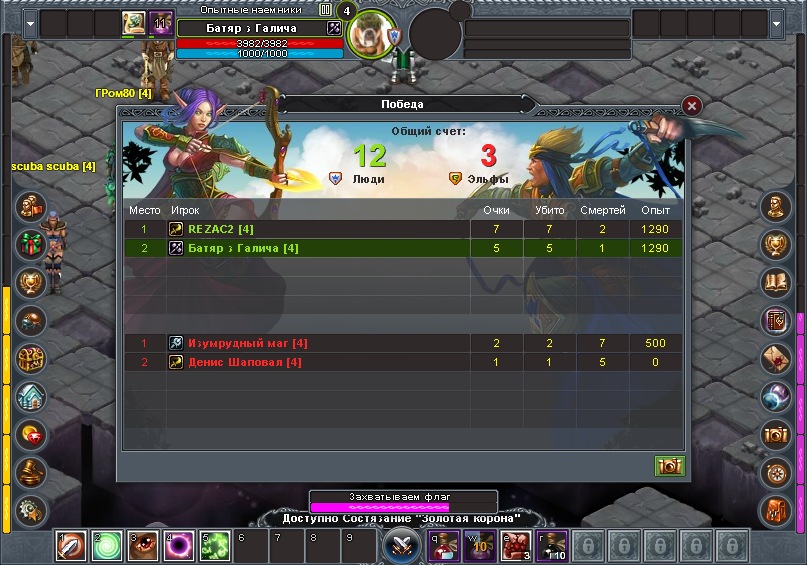The height and width of the screenshot is (565, 807).
Task: Open the gear settings icon
Action: click(32, 509)
